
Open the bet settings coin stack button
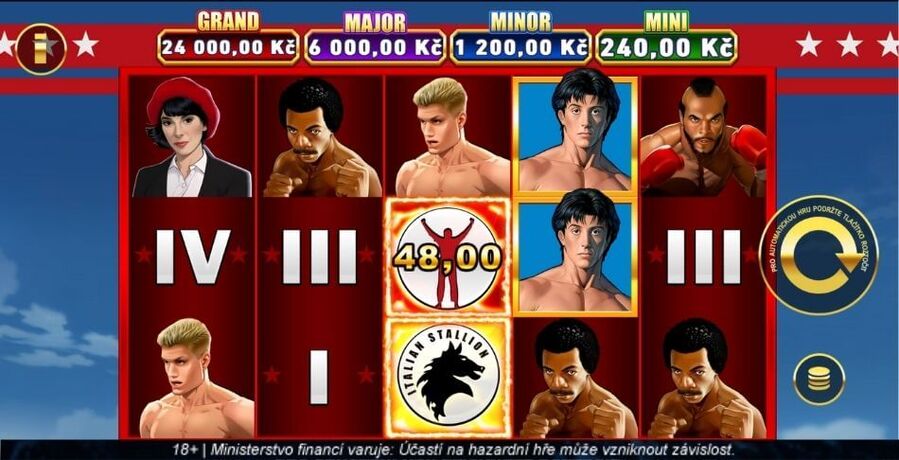(819, 379)
